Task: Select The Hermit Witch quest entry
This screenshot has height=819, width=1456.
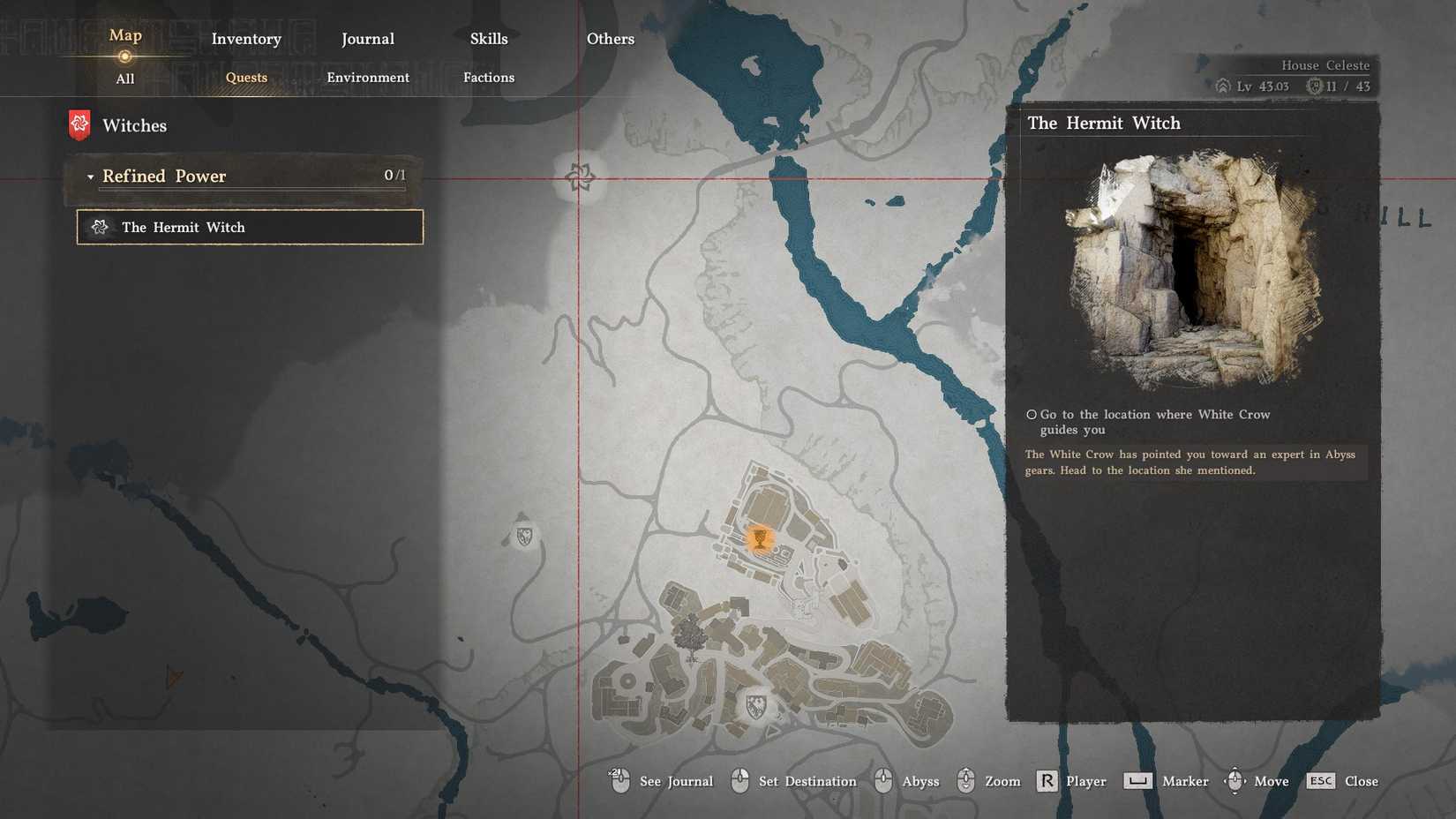Action: tap(250, 227)
